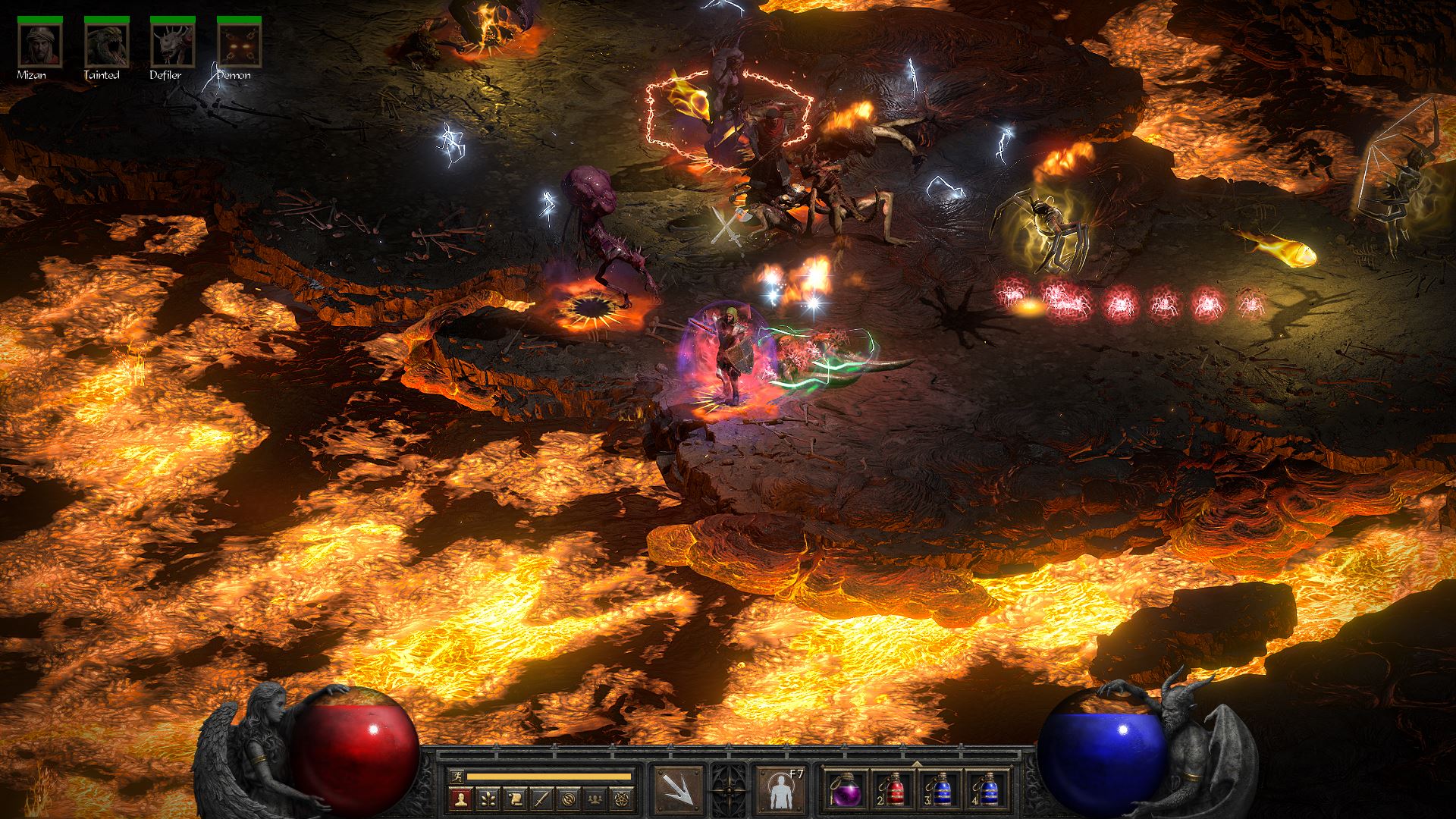Use the blue mana potion in slot 4
This screenshot has height=819, width=1456.
point(988,790)
